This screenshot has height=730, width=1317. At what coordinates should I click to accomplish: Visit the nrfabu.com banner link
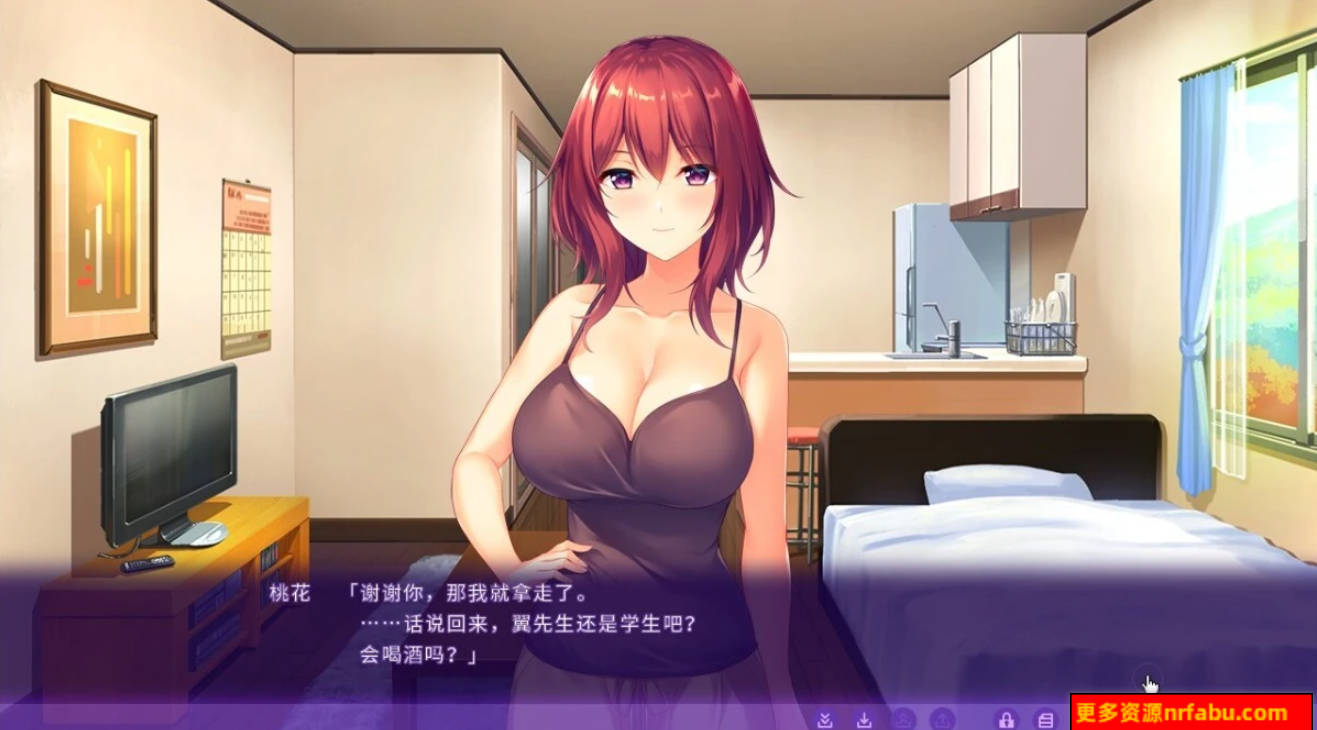(x=1190, y=713)
